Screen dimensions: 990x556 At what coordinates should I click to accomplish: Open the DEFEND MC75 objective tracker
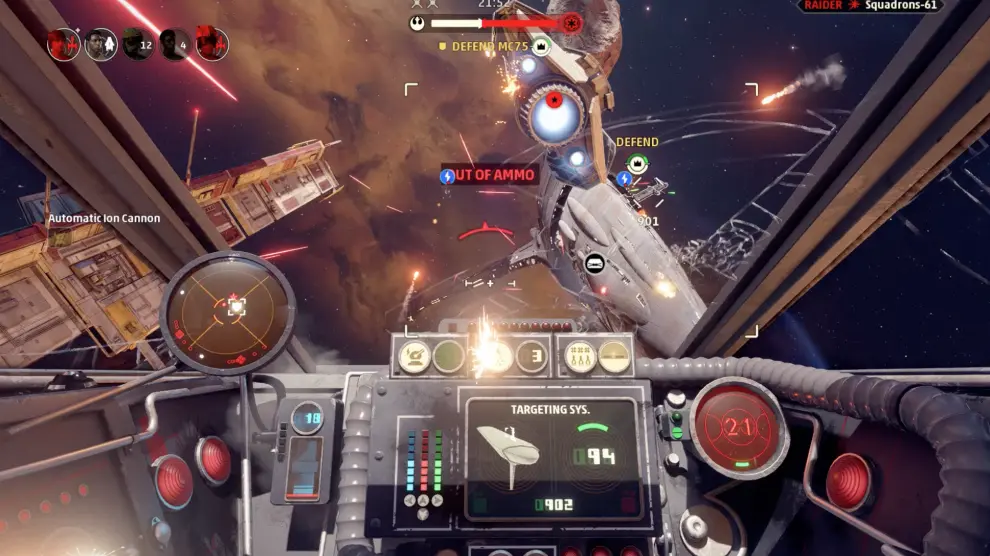[492, 46]
